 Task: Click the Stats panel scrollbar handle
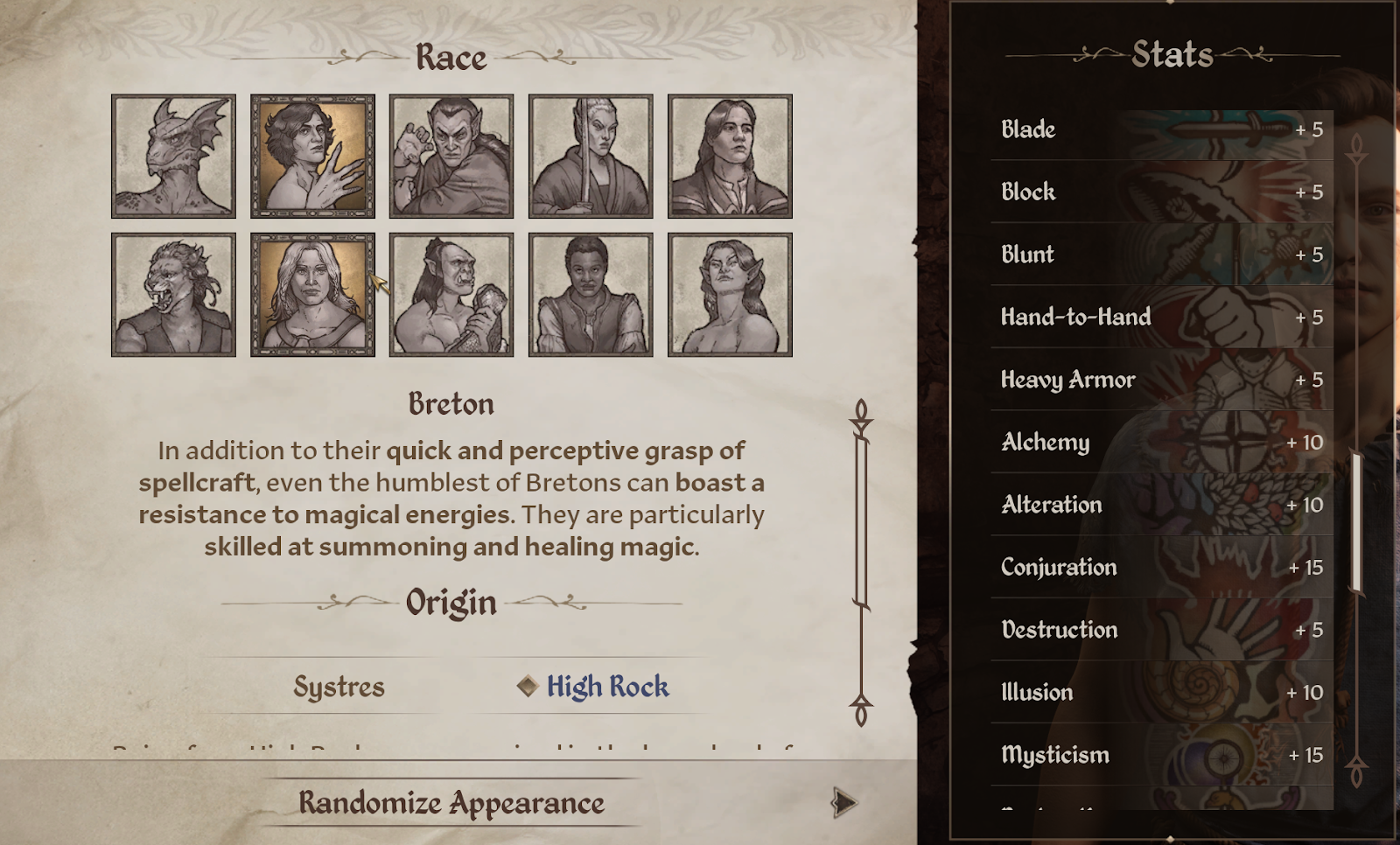pos(1356,522)
